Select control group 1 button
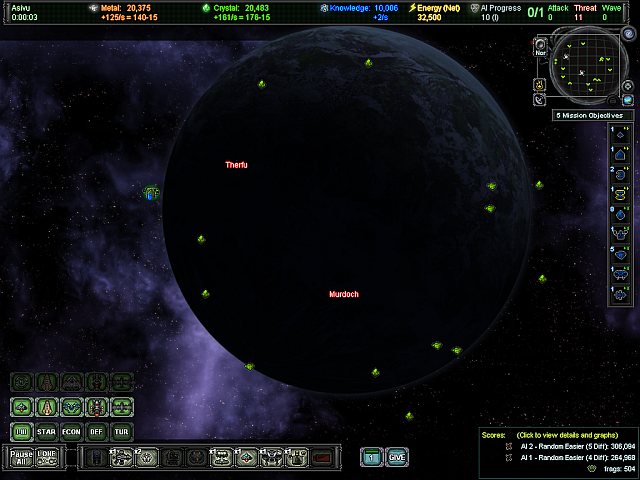 [371, 457]
